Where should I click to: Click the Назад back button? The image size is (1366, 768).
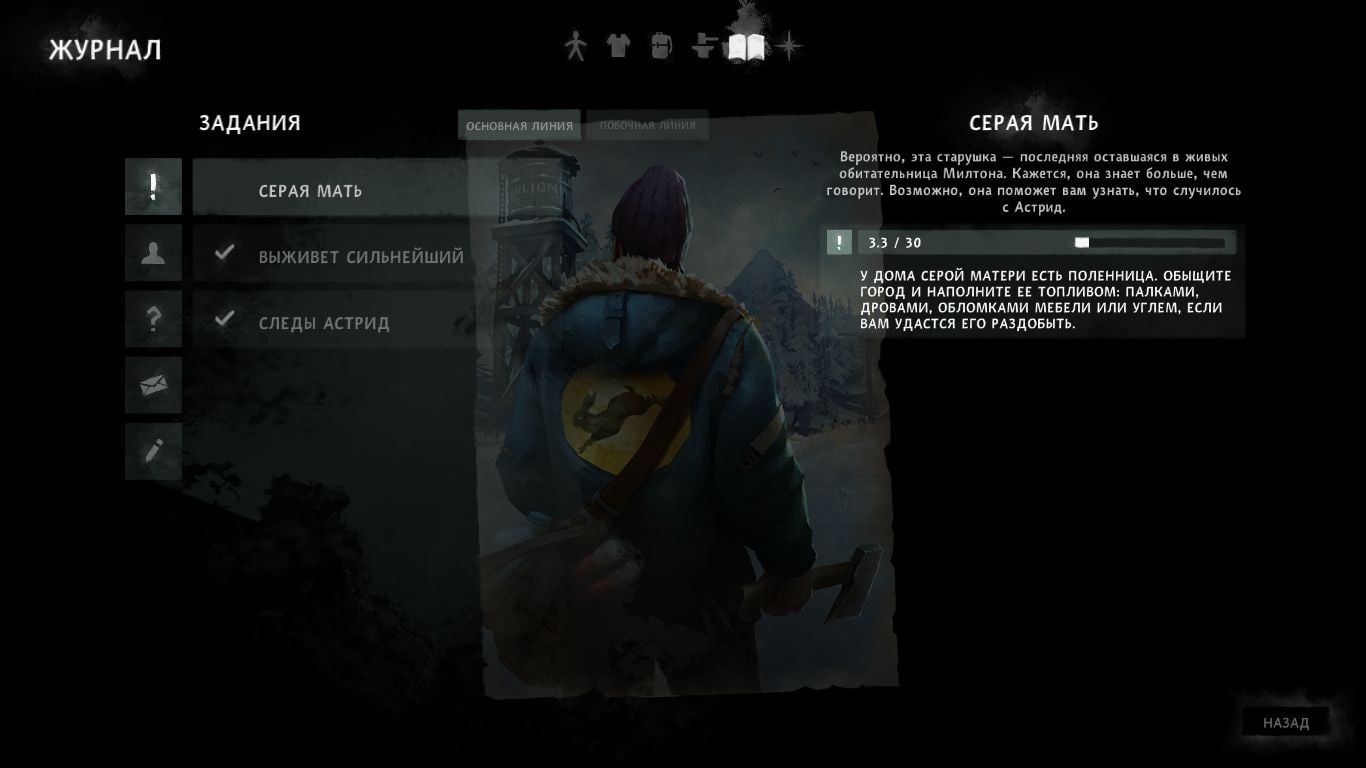coord(1285,723)
